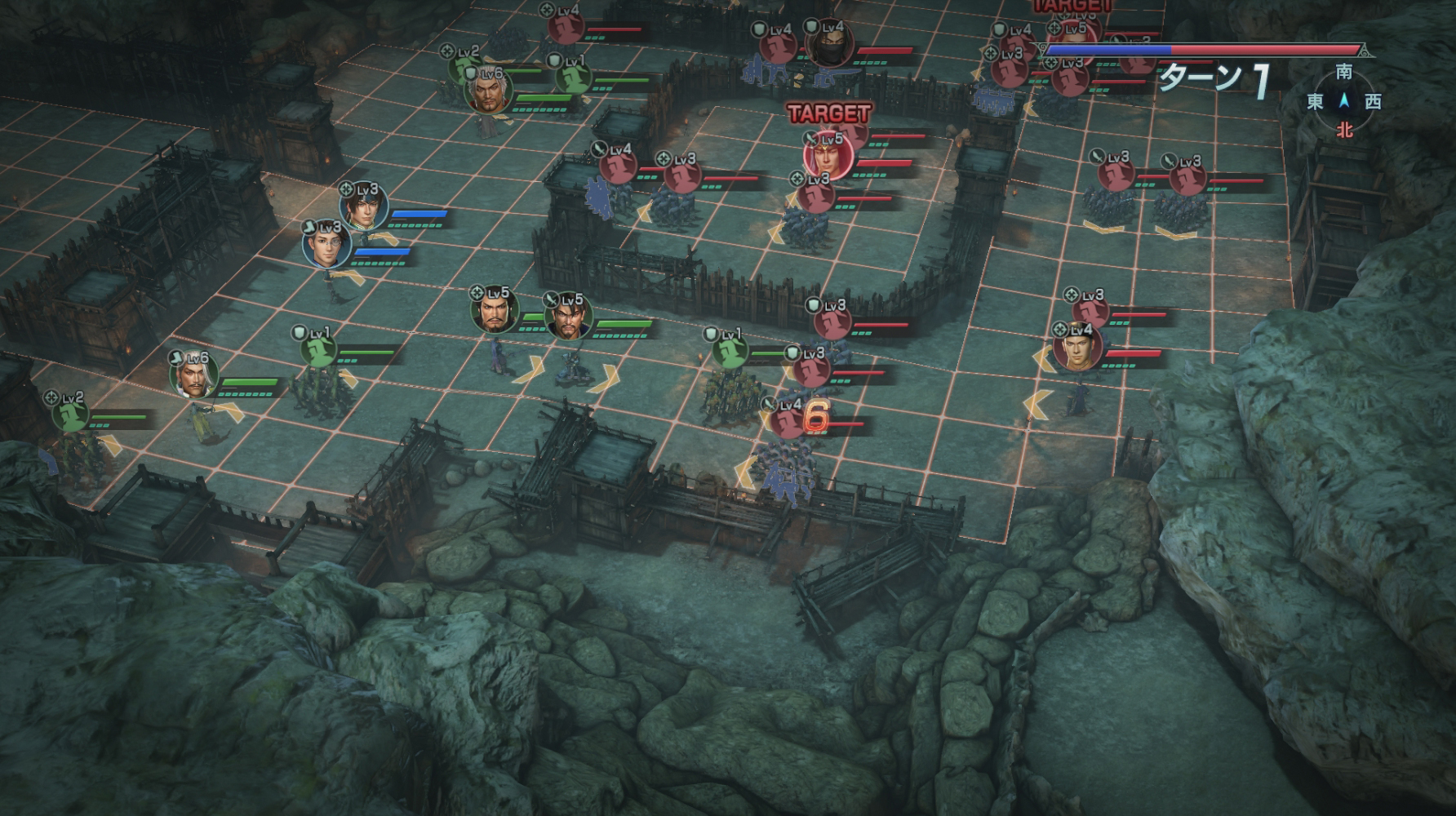Select the red Lv4 unit showing number 6
The height and width of the screenshot is (816, 1456).
pos(788,422)
